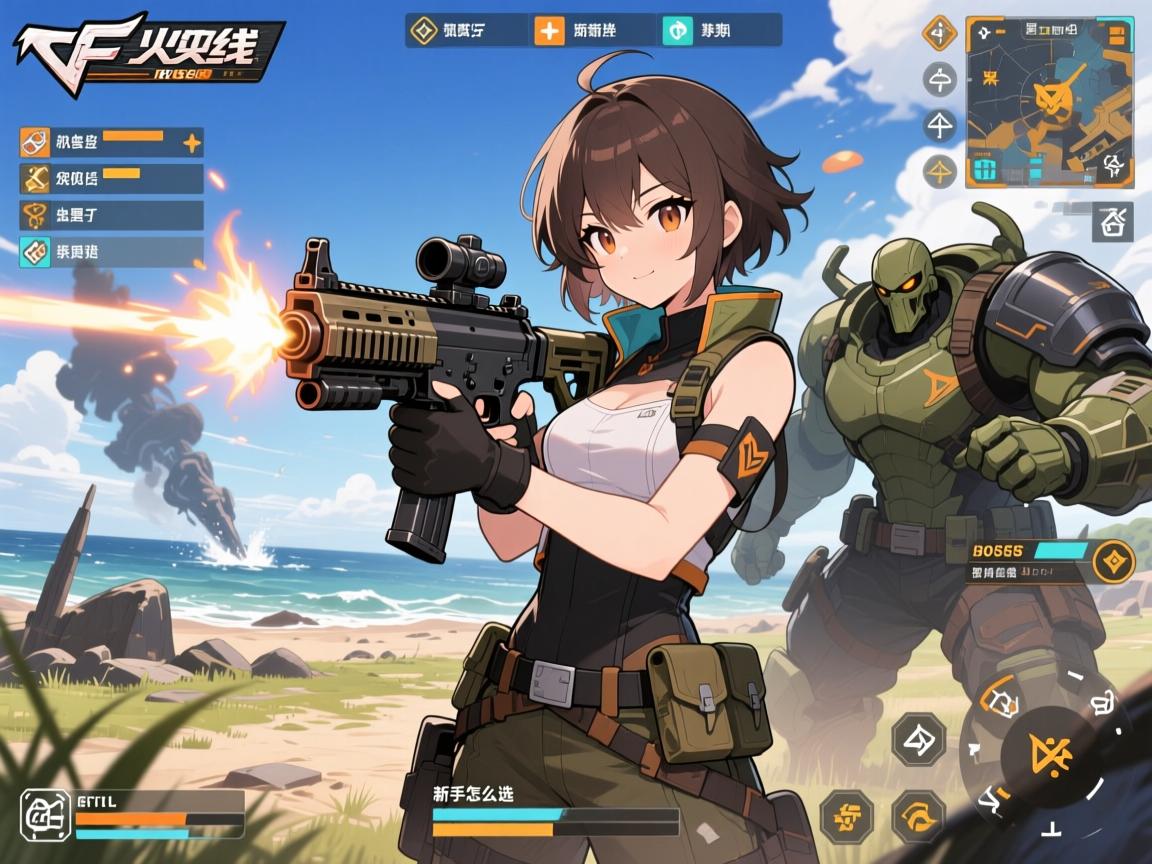Select the crossed tools row in left panel
This screenshot has width=1152, height=864.
pyautogui.click(x=111, y=178)
